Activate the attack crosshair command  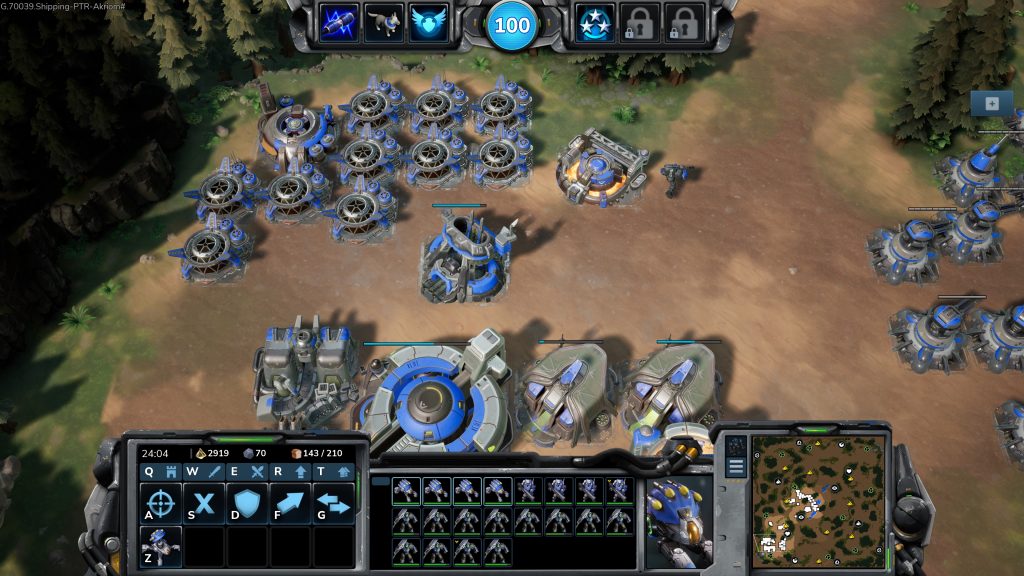160,504
